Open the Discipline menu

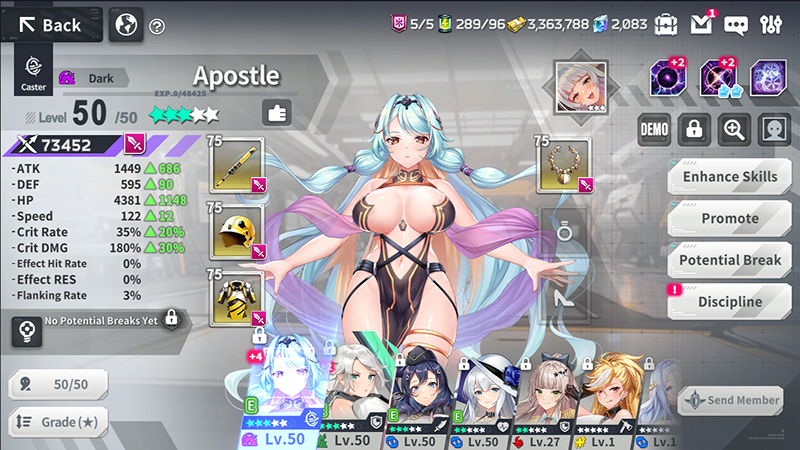click(729, 302)
